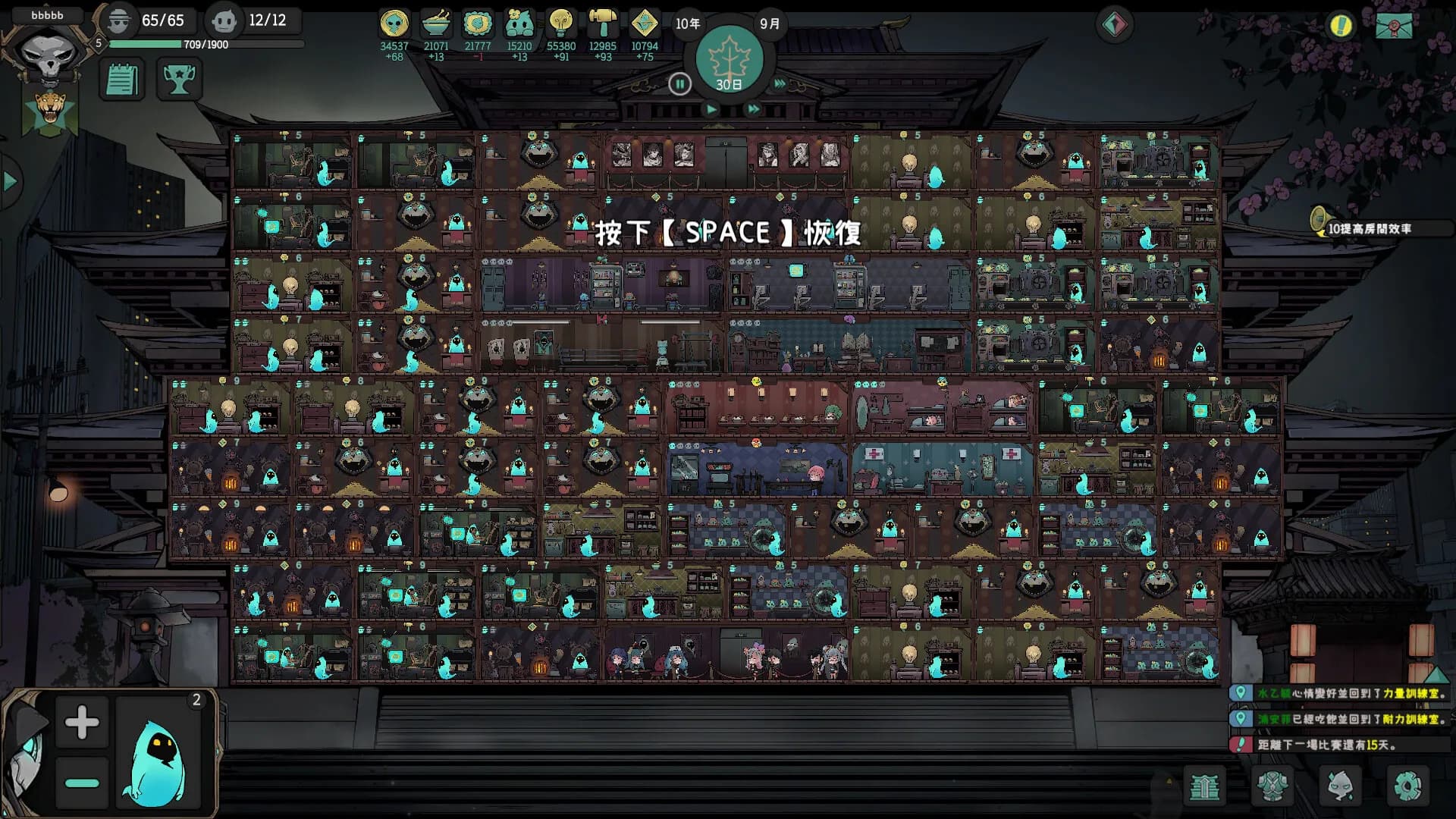Open the notepad task list icon
1456x819 pixels.
[x=121, y=79]
